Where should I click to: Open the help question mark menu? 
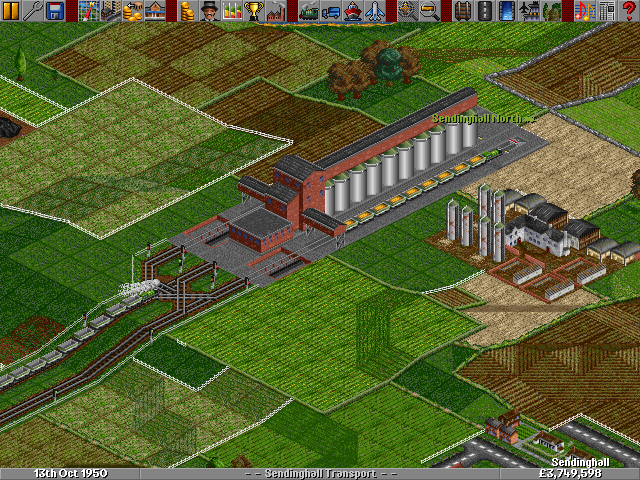(630, 11)
